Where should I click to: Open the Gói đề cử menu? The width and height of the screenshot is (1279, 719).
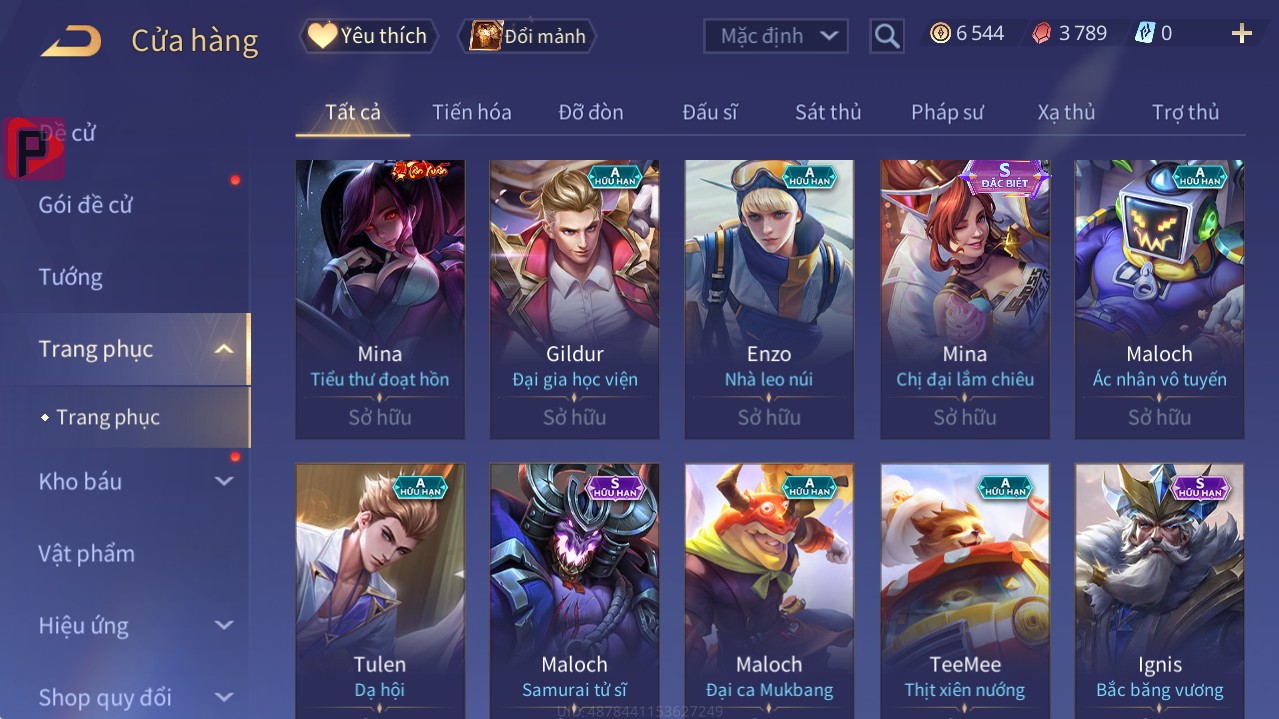point(86,205)
